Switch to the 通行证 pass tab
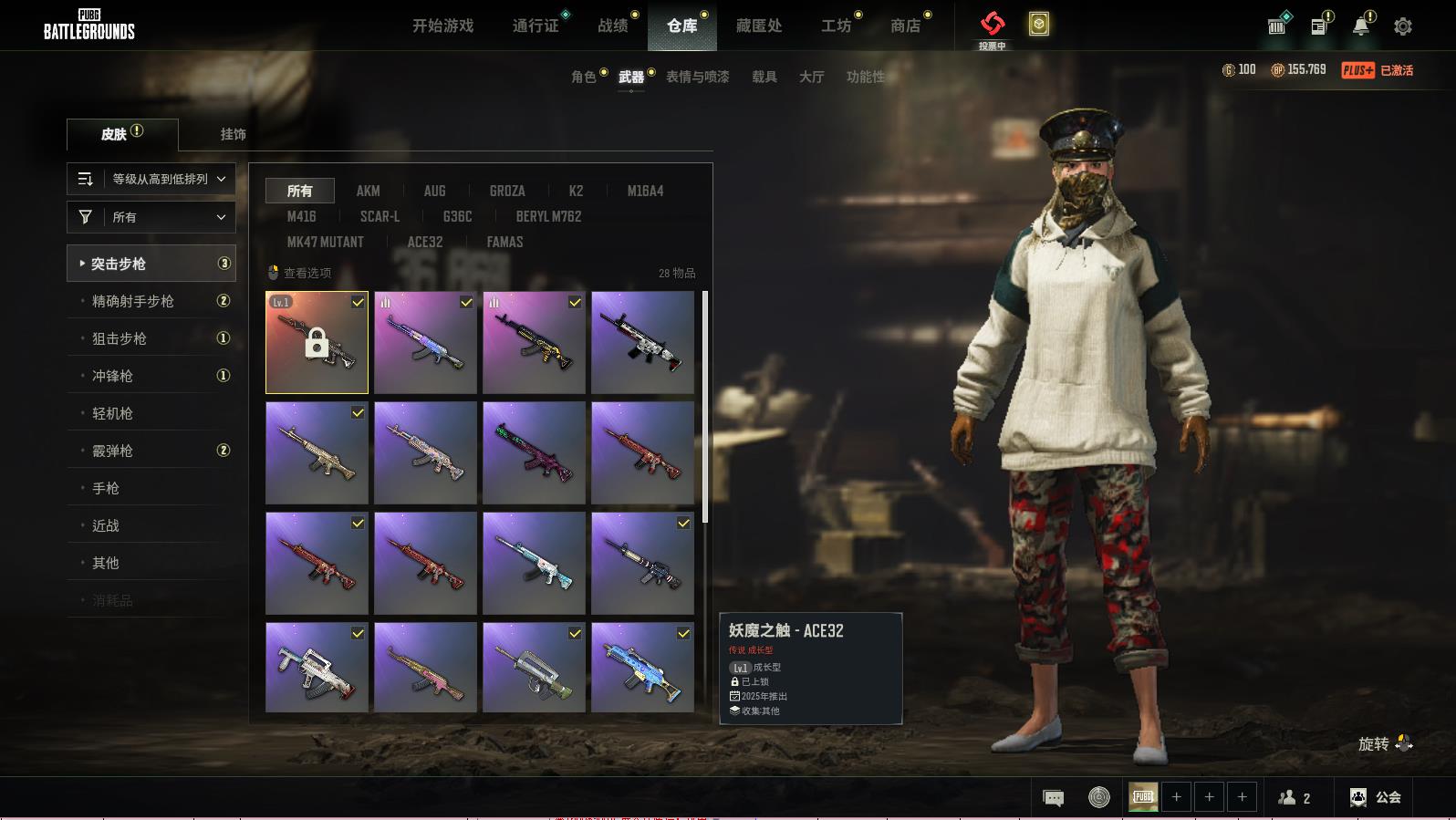The height and width of the screenshot is (820, 1456). pyautogui.click(x=536, y=26)
